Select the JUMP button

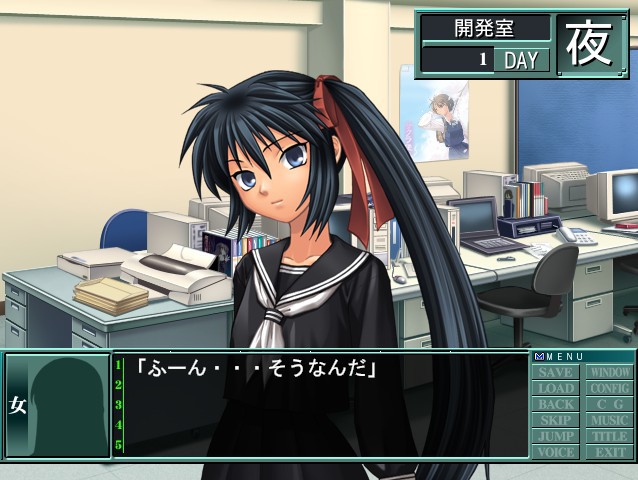556,437
